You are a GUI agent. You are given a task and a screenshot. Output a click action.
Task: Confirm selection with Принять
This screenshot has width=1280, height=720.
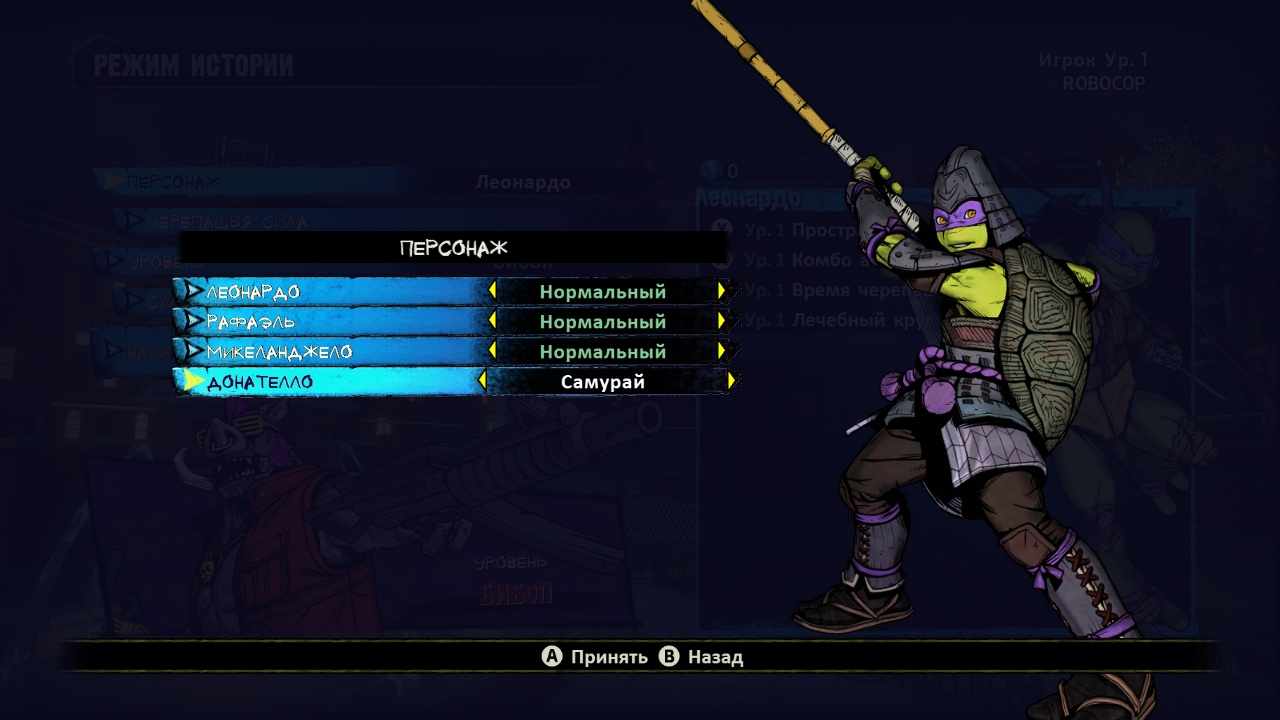pyautogui.click(x=596, y=657)
